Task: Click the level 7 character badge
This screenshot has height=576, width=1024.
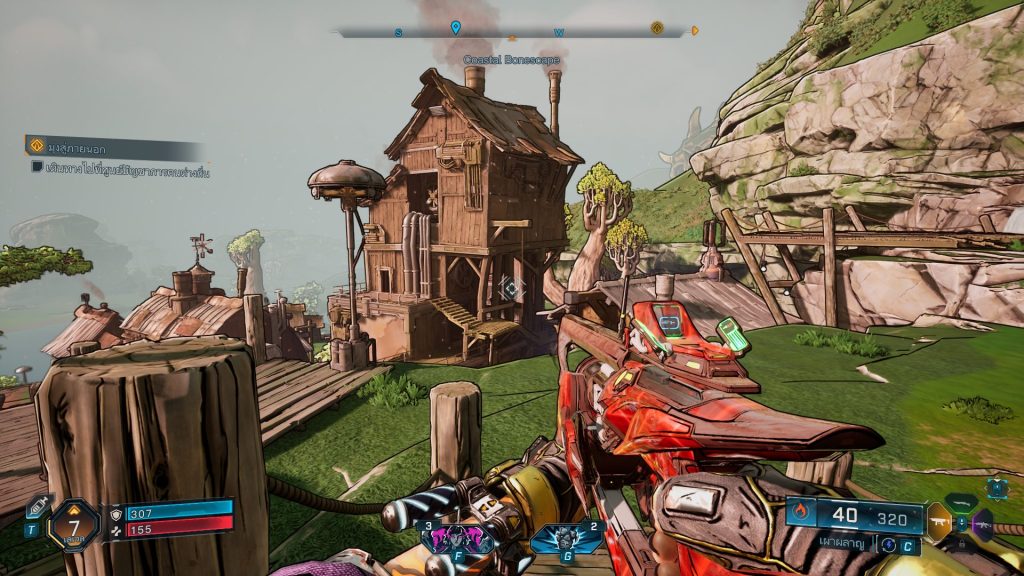Action: [x=74, y=524]
